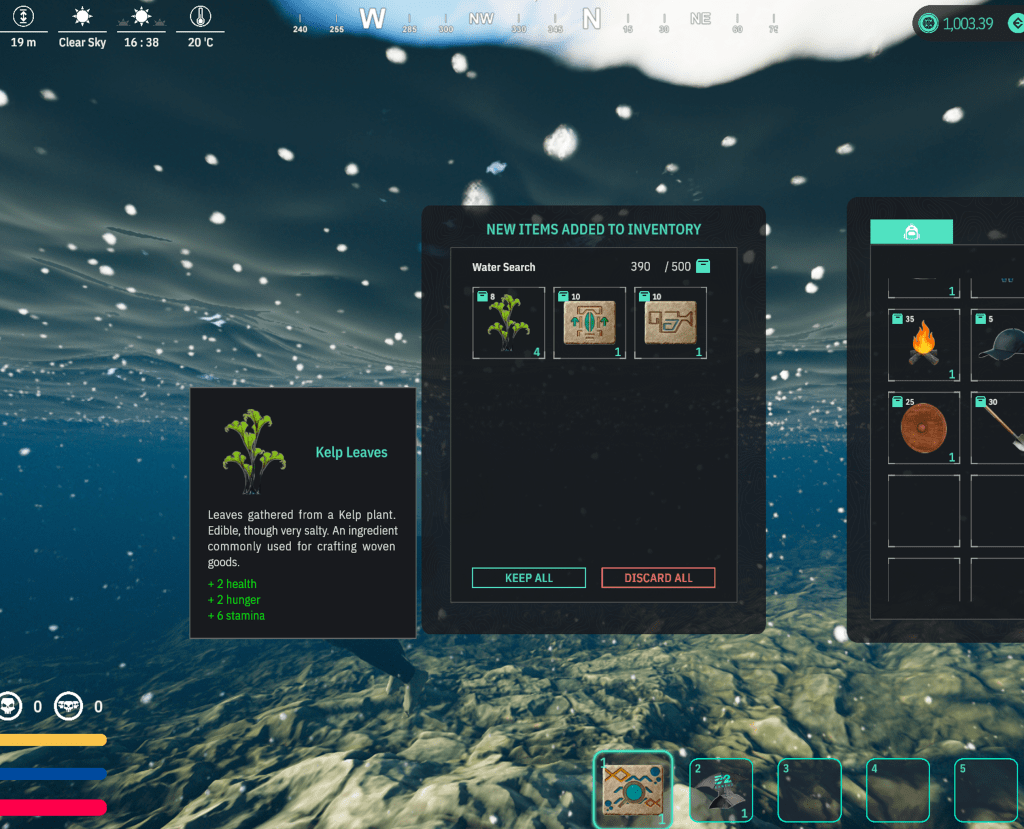Keep all looted items

[528, 578]
